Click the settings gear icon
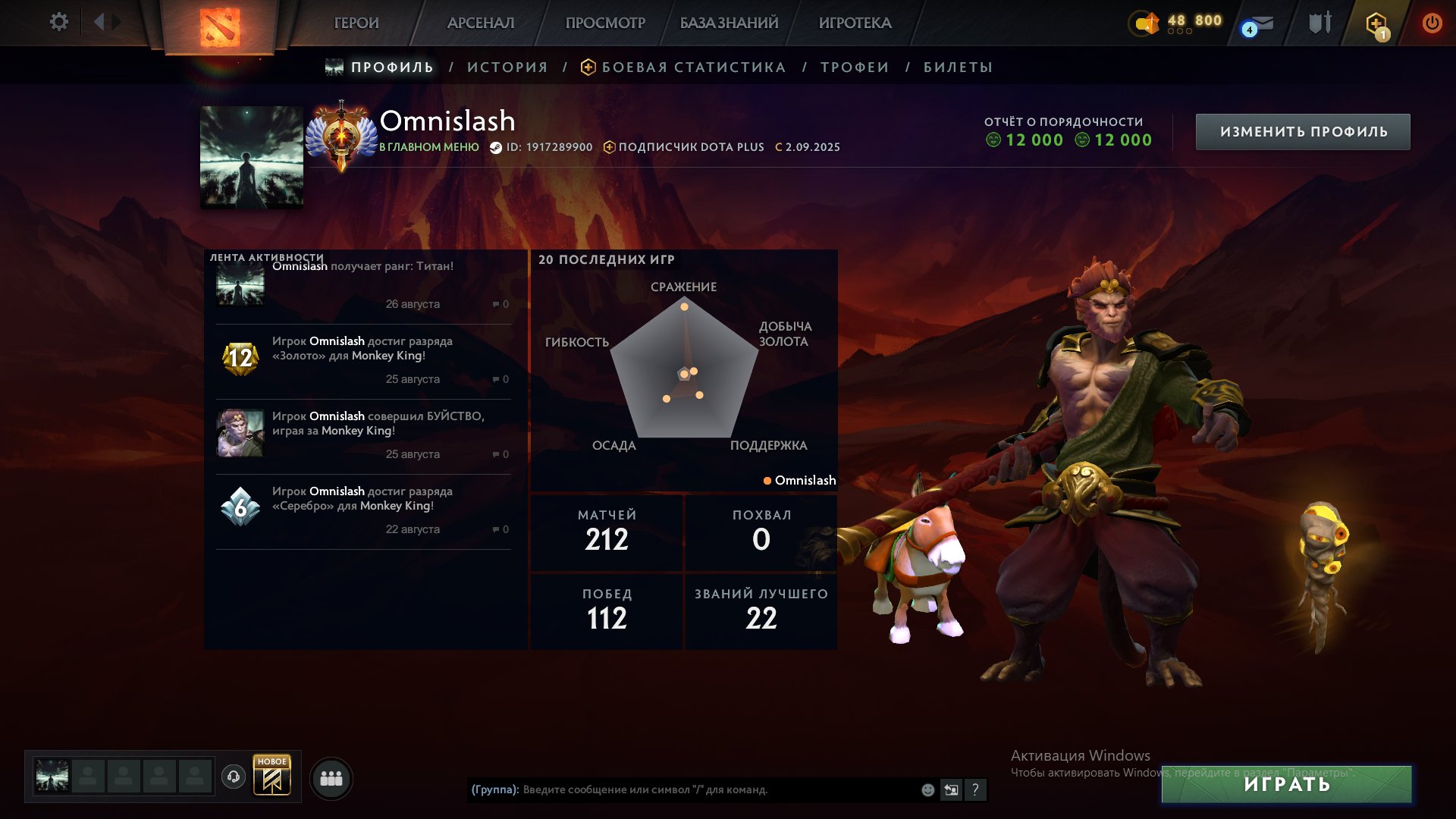1456x819 pixels. 58,22
